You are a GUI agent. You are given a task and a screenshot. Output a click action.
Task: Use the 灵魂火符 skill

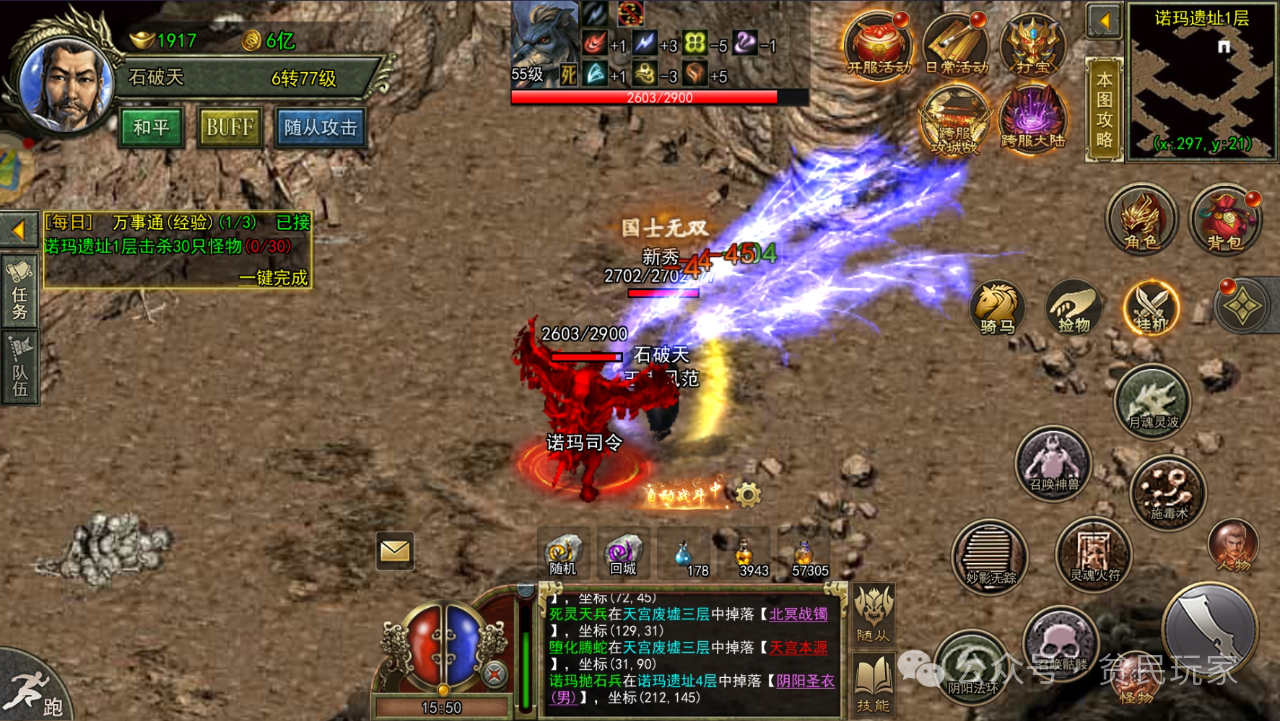coord(1093,554)
